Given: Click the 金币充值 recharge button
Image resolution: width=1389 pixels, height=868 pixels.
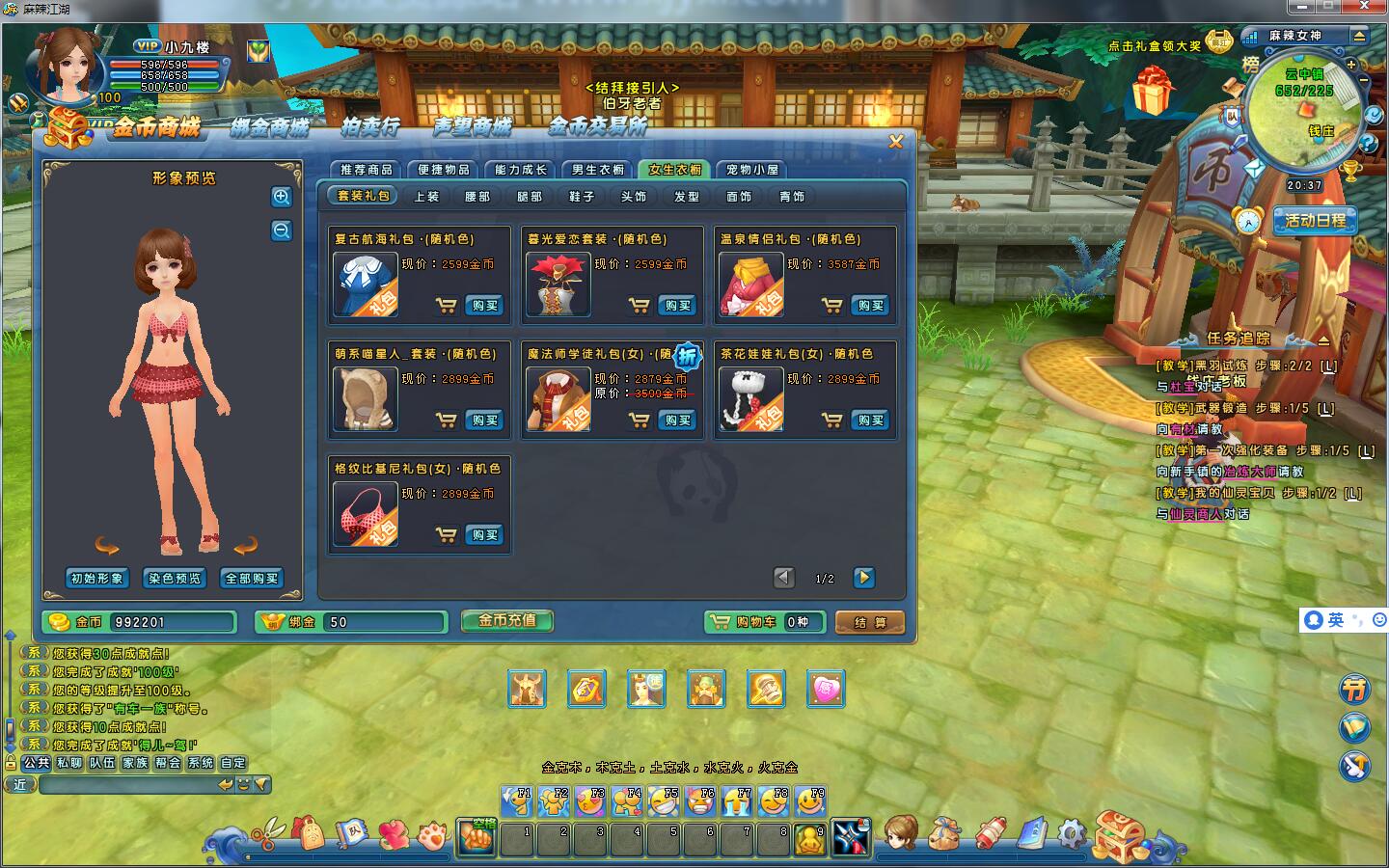Looking at the screenshot, I should coord(506,621).
